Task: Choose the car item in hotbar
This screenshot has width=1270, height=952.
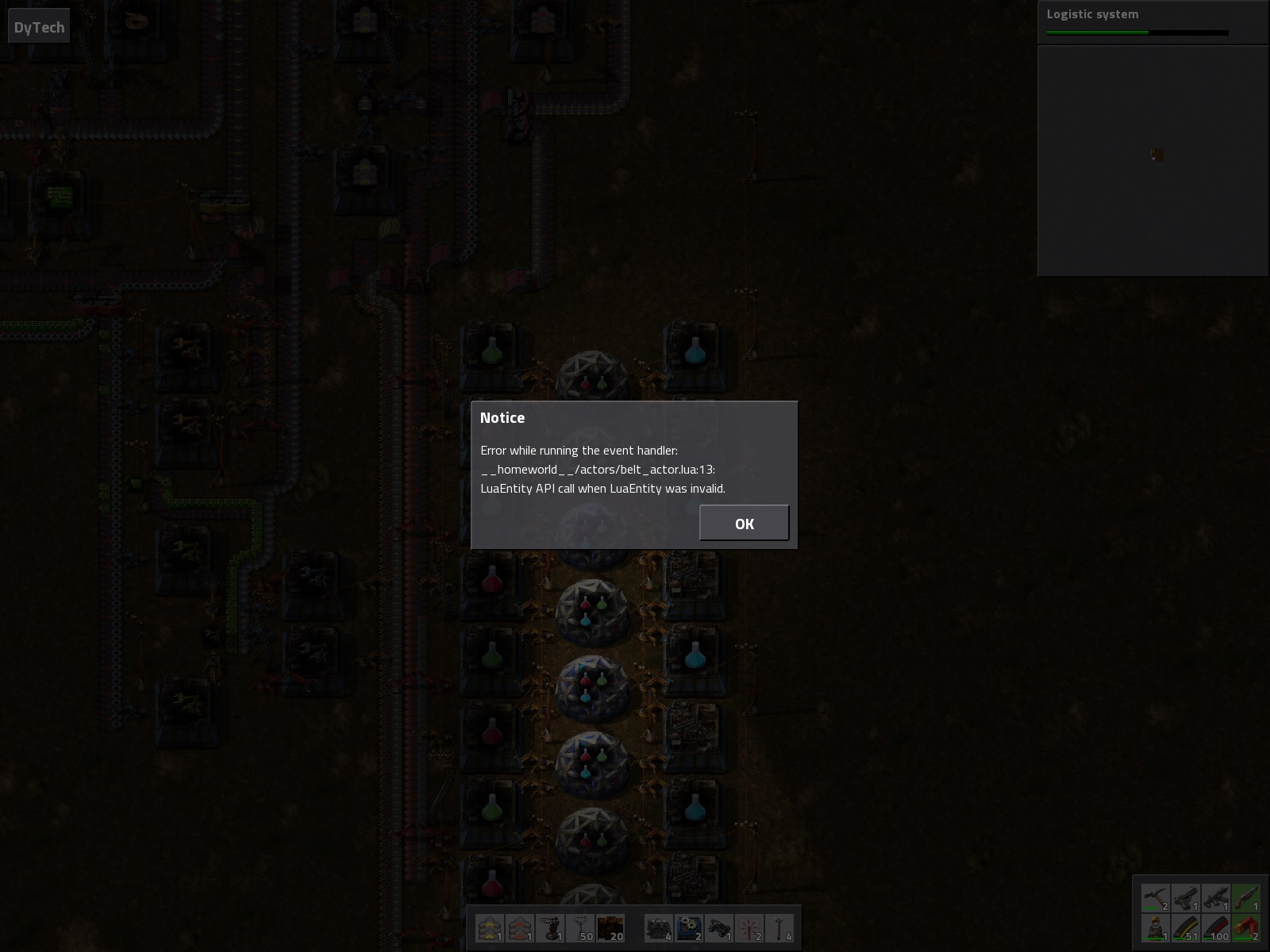Action: [x=719, y=927]
